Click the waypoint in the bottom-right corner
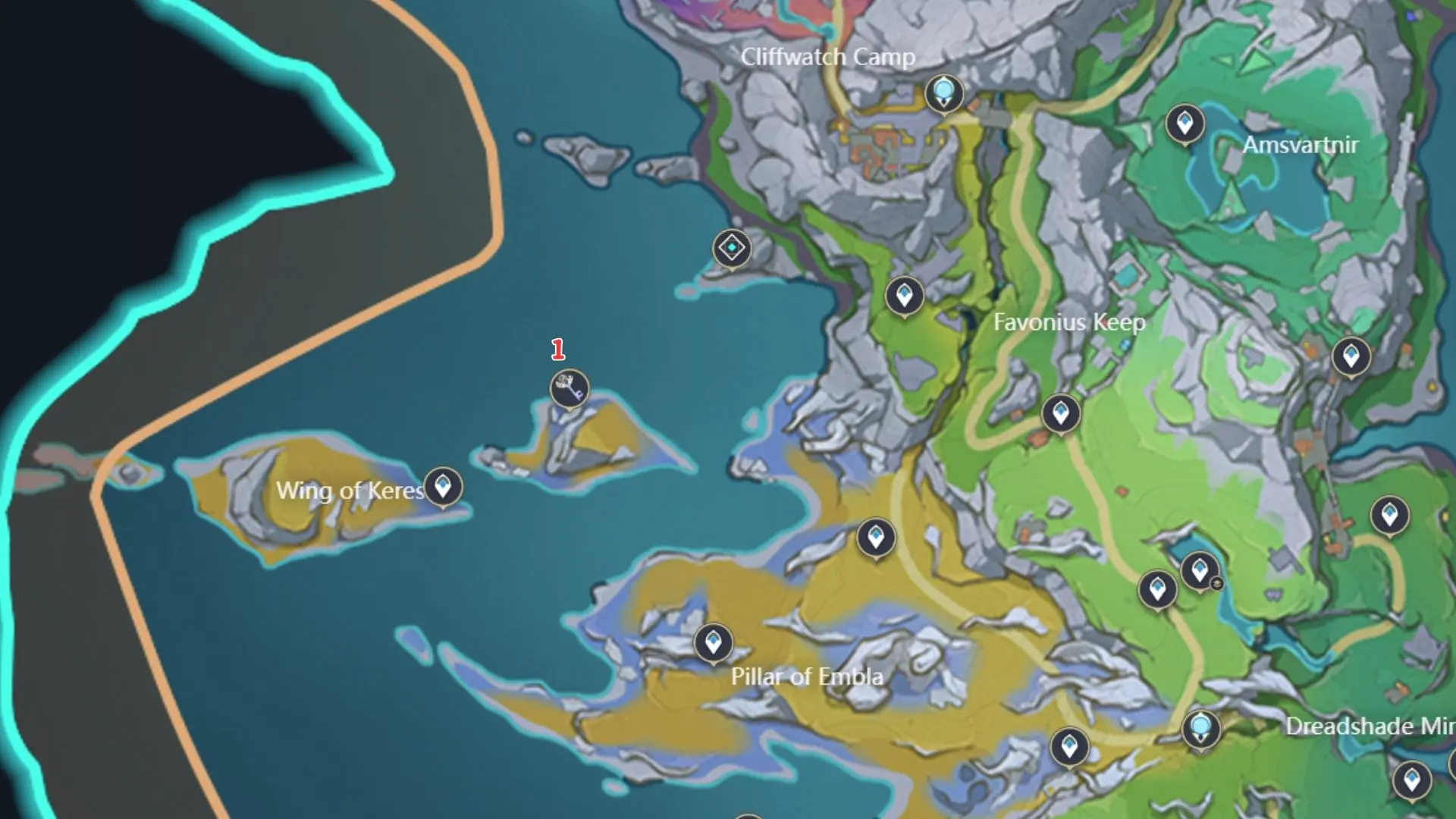1456x819 pixels. [1413, 777]
